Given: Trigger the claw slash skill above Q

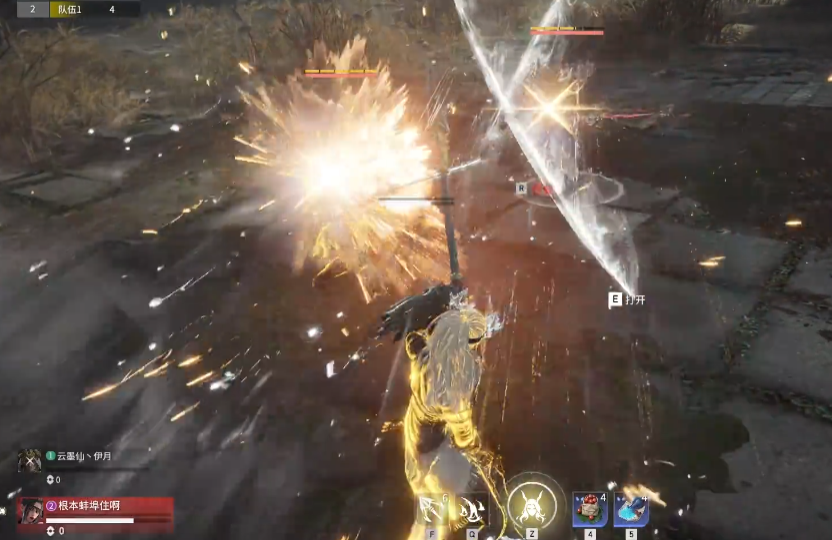Looking at the screenshot, I should tap(471, 509).
